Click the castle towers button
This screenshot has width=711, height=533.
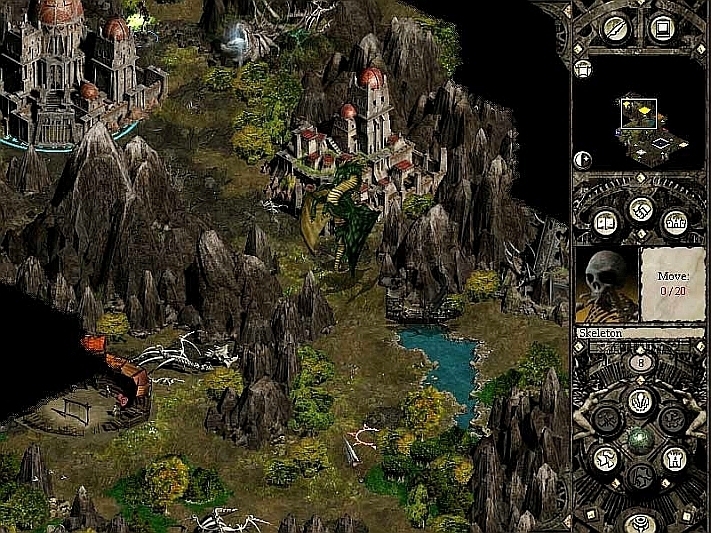point(677,222)
